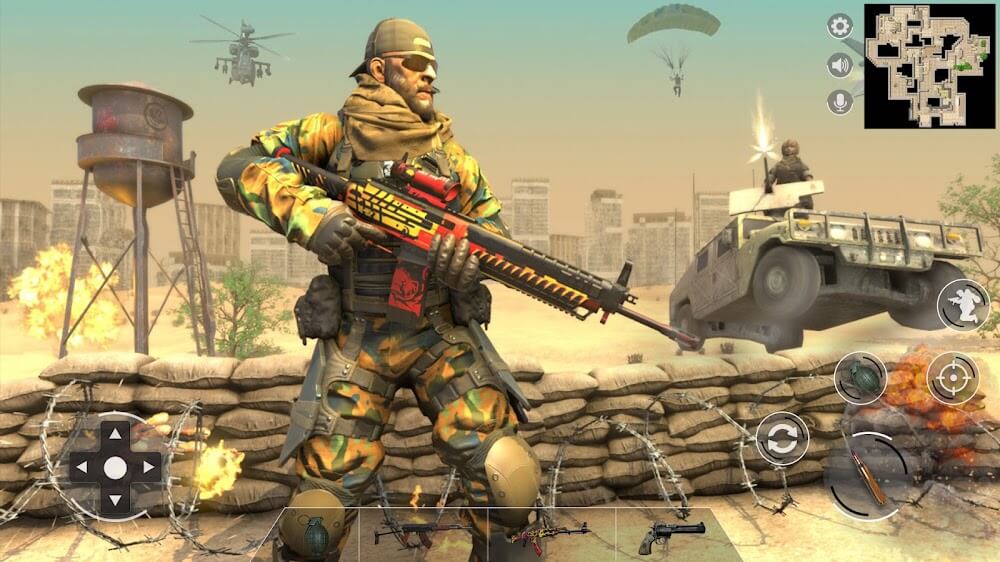Viewport: 1000px width, 562px height.
Task: Choose the red and yellow rifle slot
Action: [549, 534]
